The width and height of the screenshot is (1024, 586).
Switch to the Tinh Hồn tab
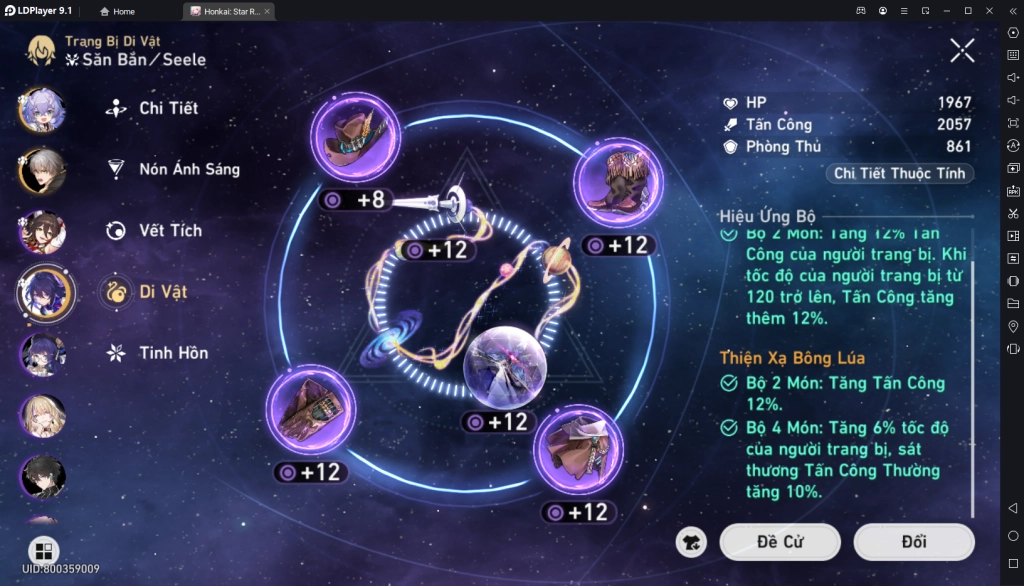pos(172,353)
